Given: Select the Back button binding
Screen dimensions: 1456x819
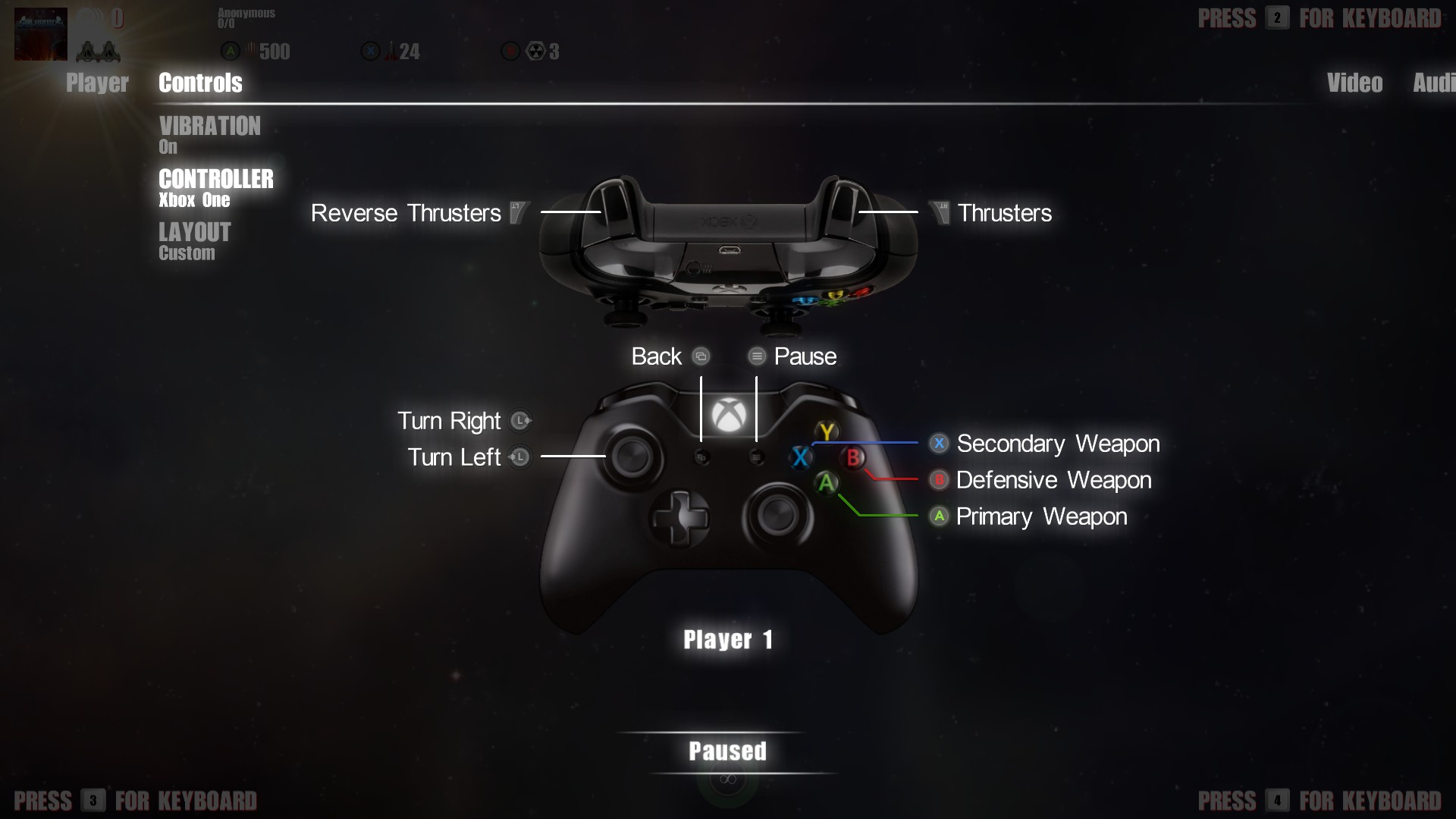Looking at the screenshot, I should (657, 356).
